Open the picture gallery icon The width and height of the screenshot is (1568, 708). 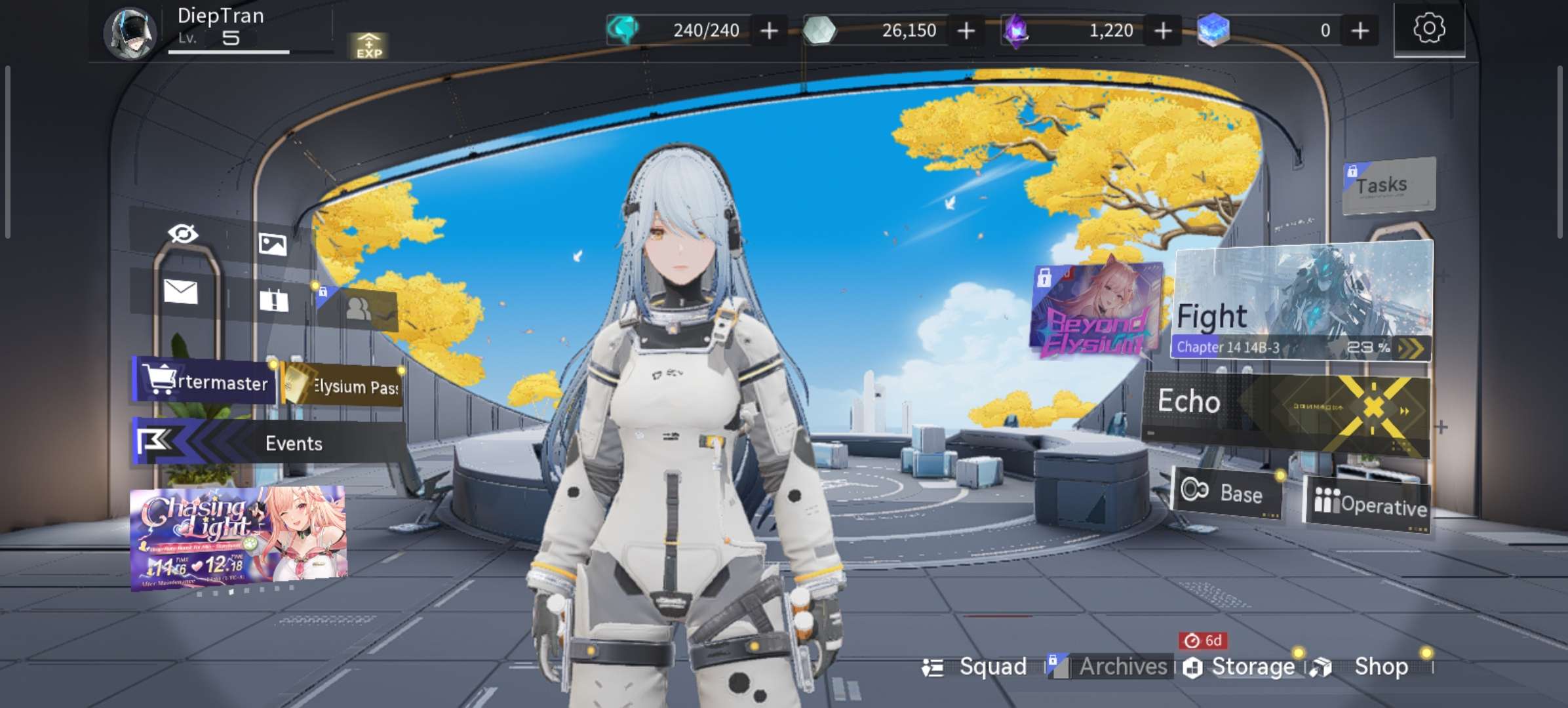pos(272,244)
